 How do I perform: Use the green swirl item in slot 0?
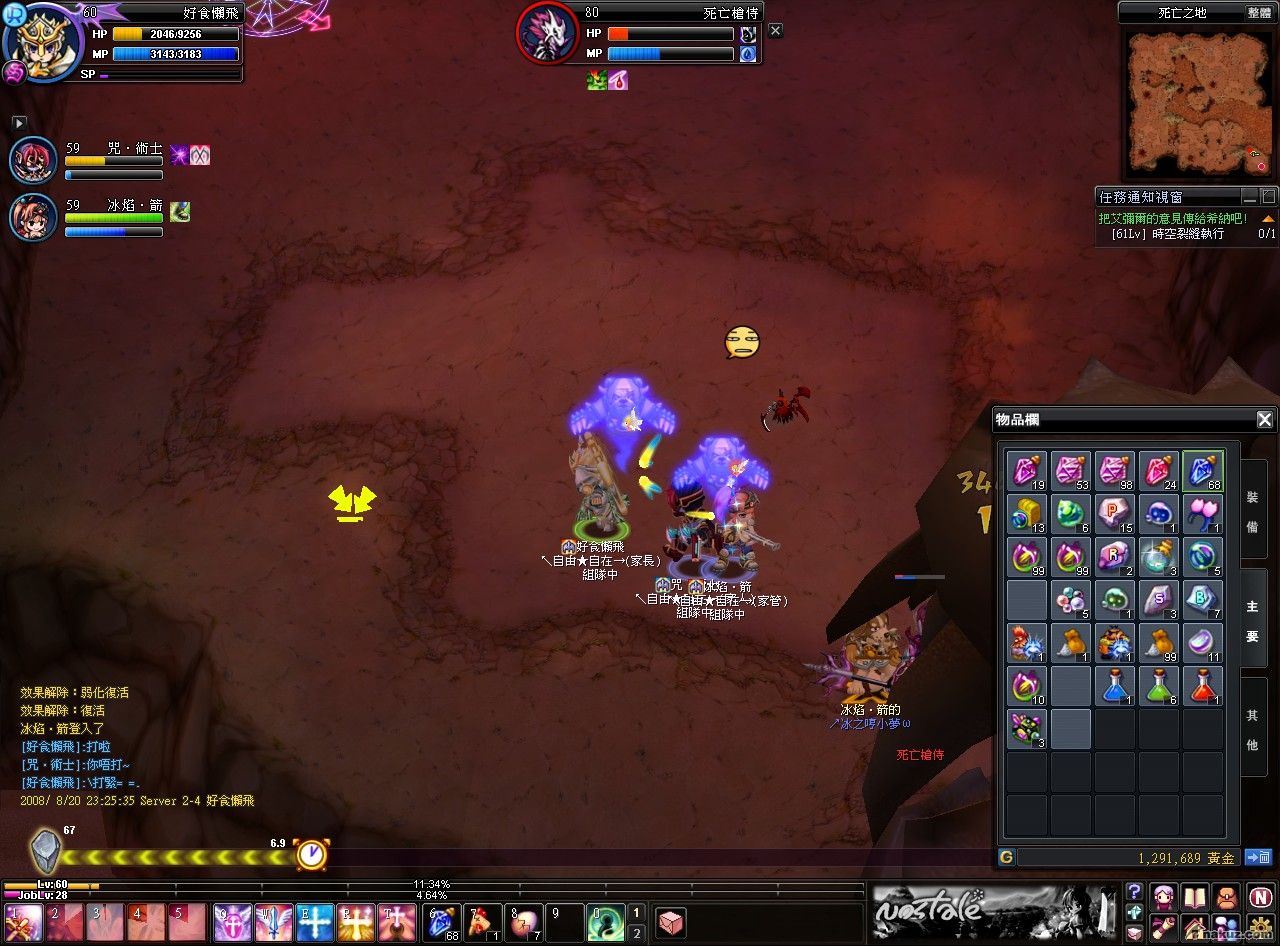(606, 923)
